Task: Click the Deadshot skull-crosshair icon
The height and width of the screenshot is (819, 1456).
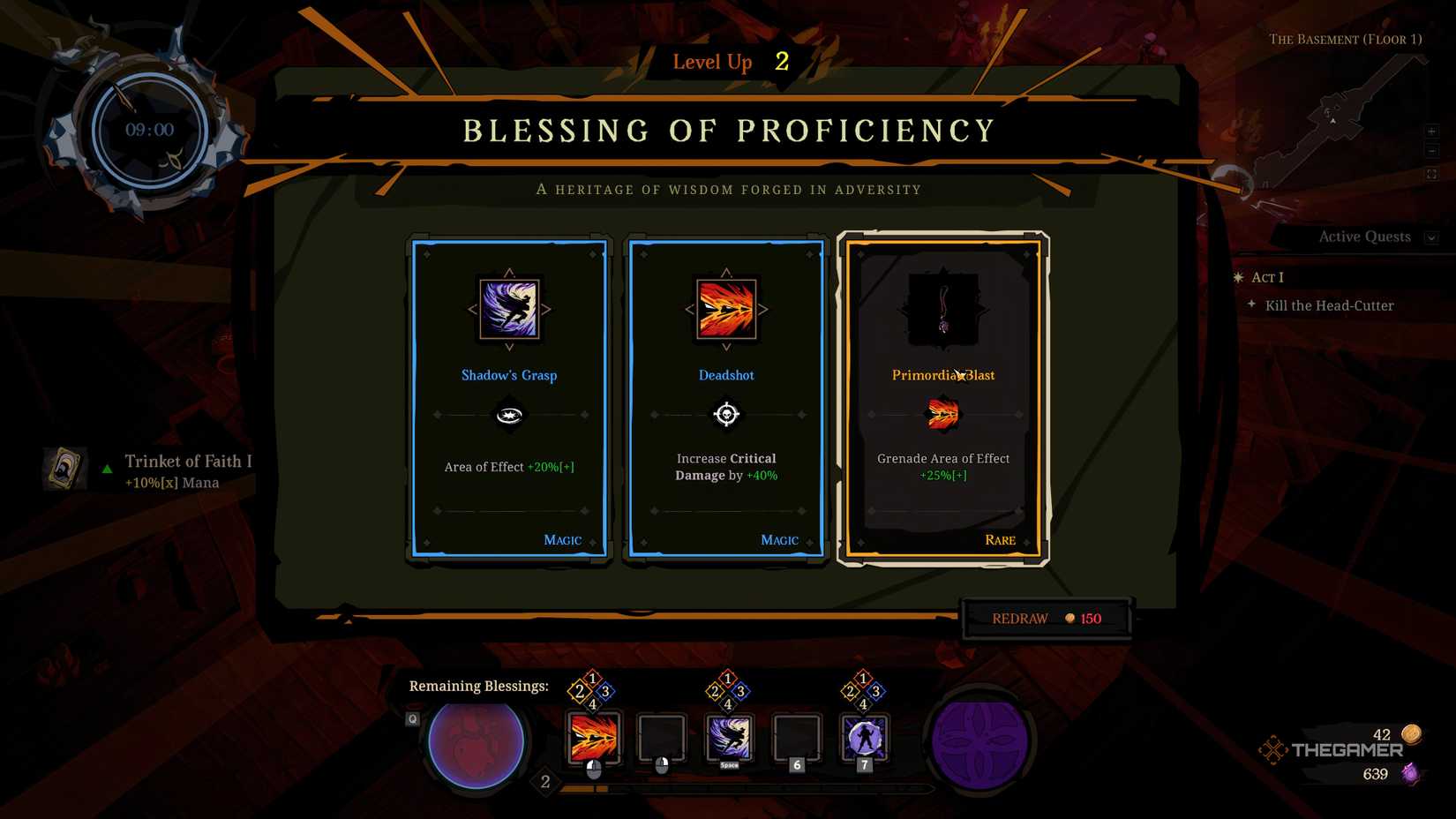Action: (x=725, y=415)
